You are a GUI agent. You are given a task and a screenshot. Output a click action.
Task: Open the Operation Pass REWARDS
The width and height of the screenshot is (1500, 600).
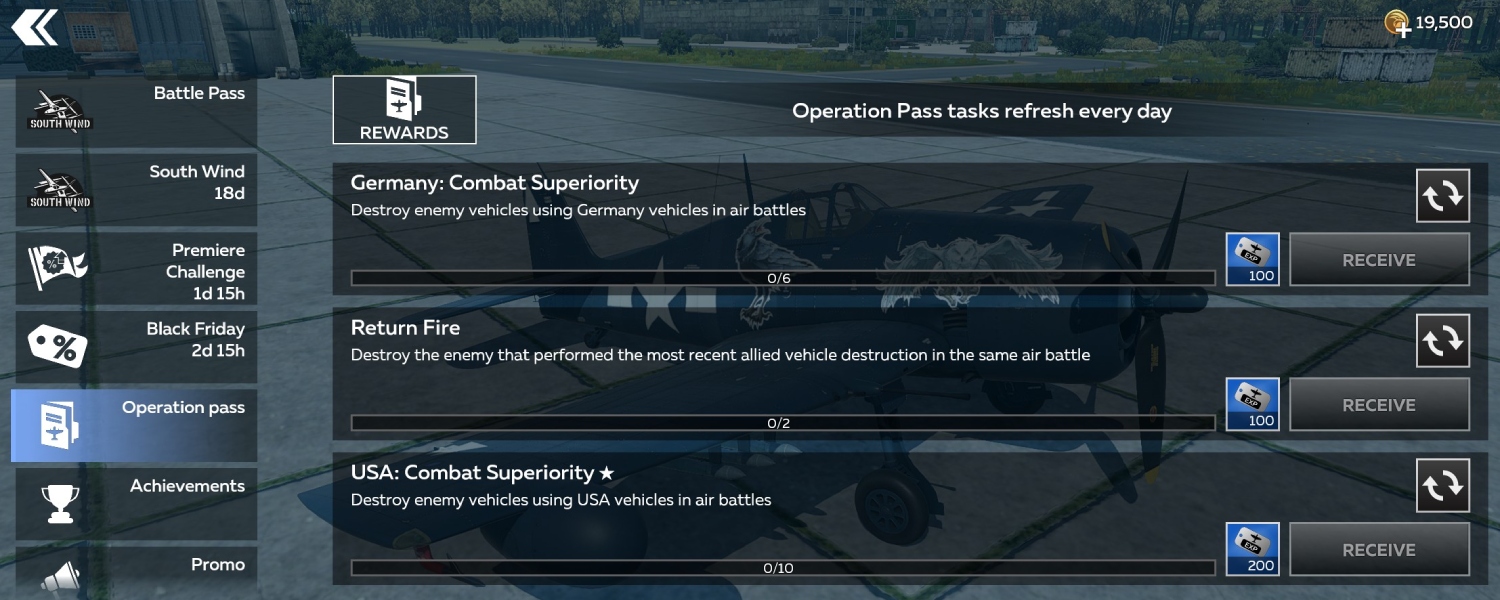404,110
